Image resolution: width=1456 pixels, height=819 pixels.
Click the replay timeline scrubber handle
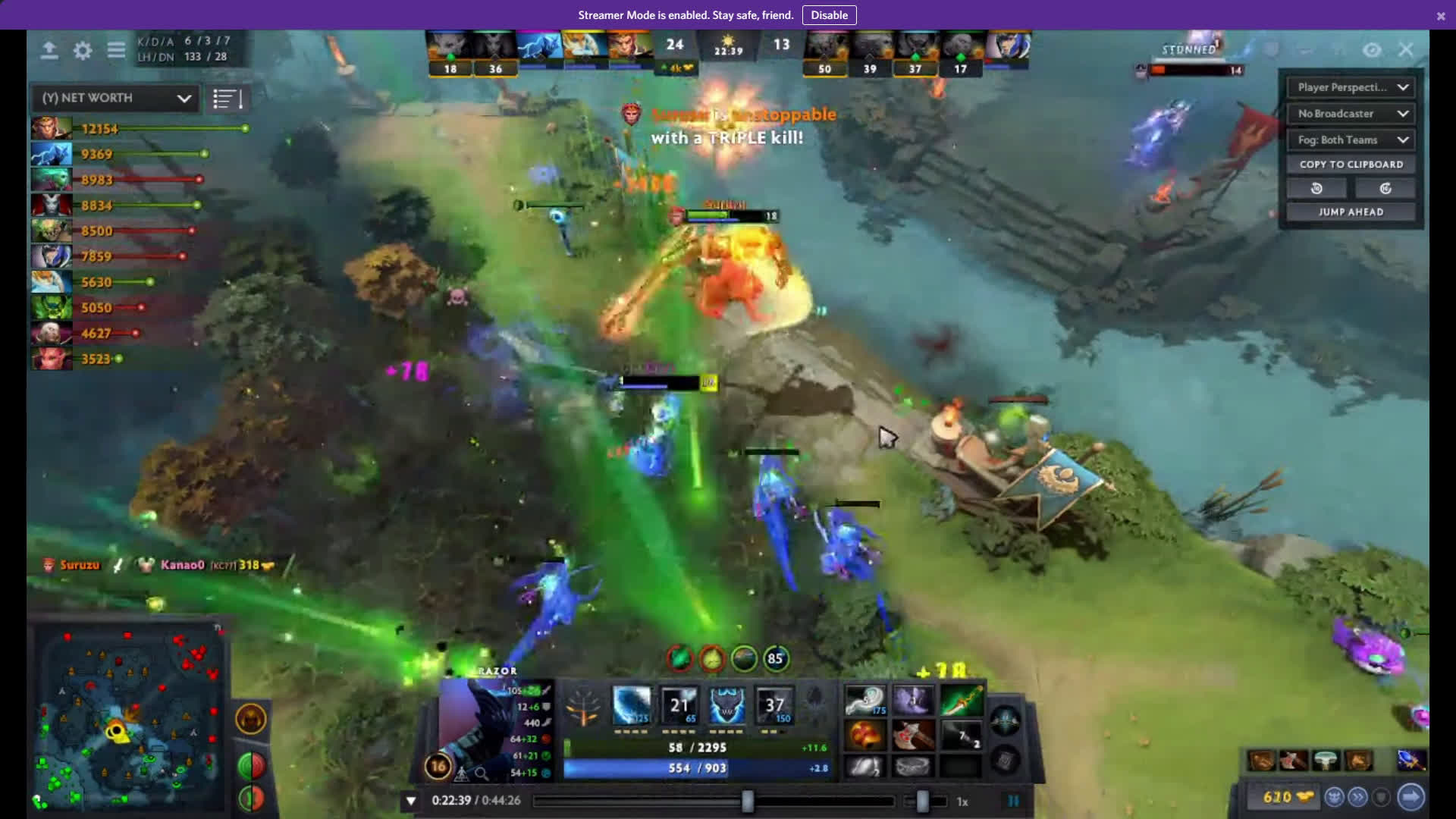click(x=748, y=801)
